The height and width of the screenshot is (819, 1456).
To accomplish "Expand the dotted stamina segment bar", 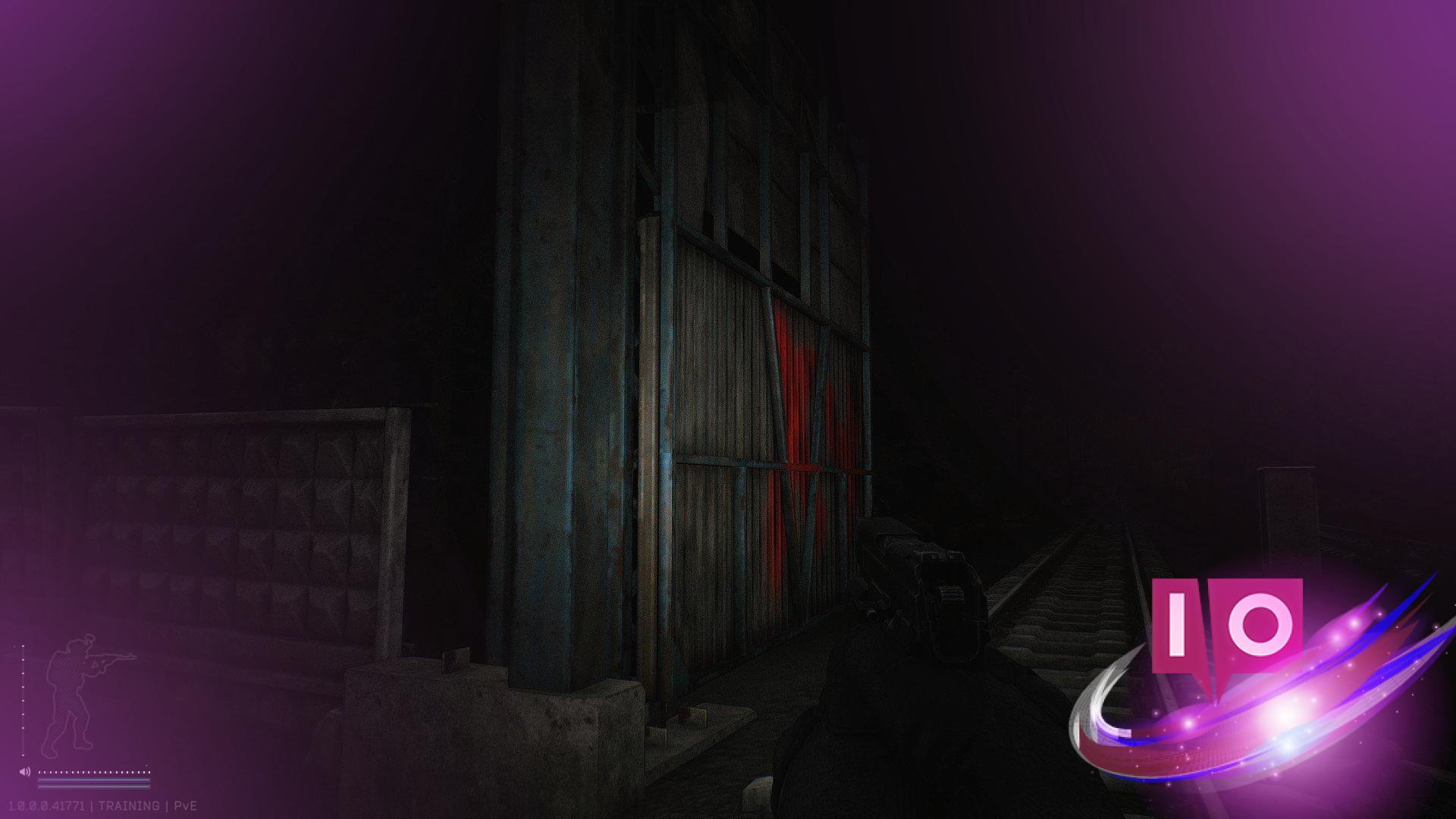I will pos(93,772).
